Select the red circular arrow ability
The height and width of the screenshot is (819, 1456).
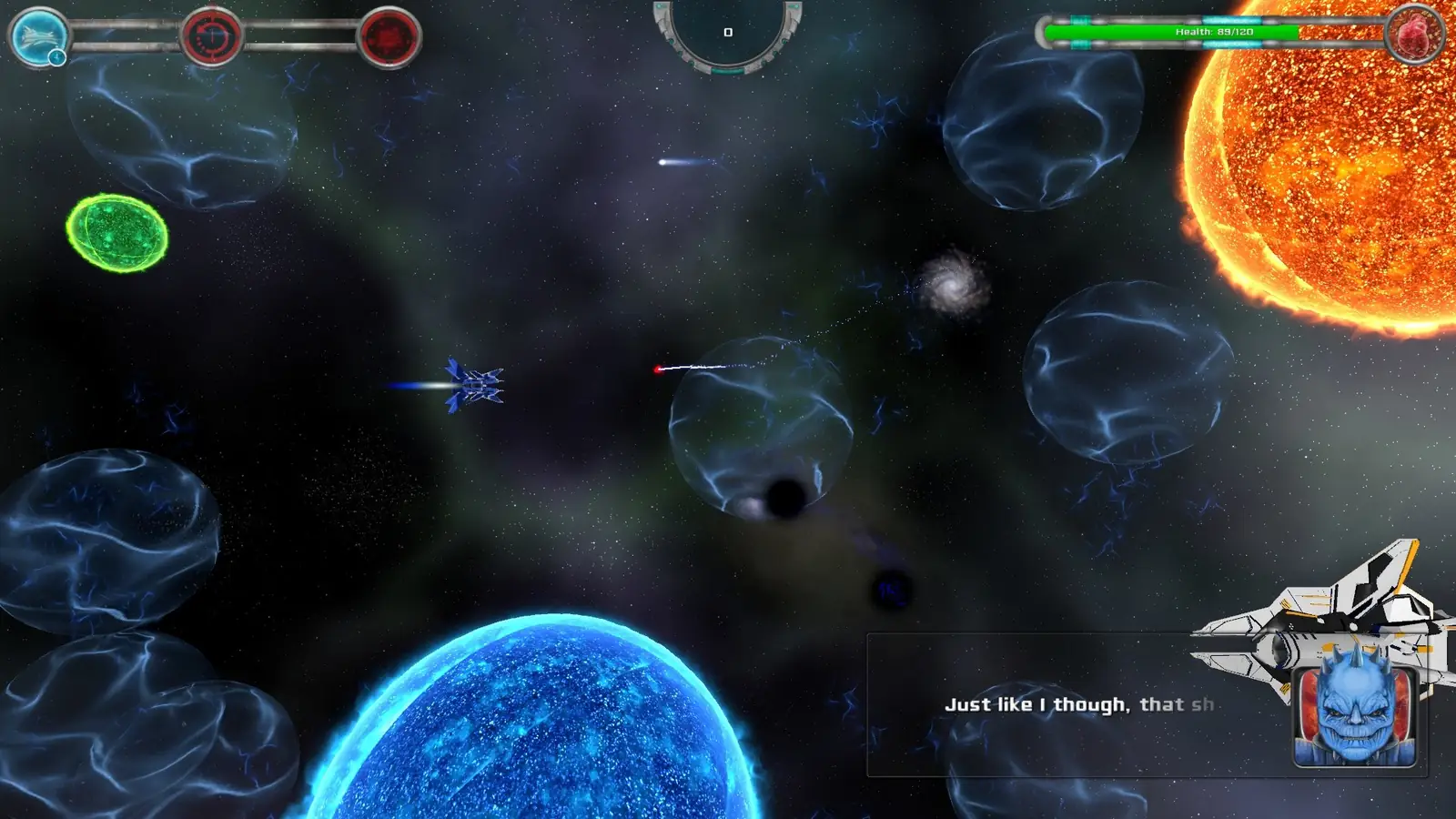(211, 37)
